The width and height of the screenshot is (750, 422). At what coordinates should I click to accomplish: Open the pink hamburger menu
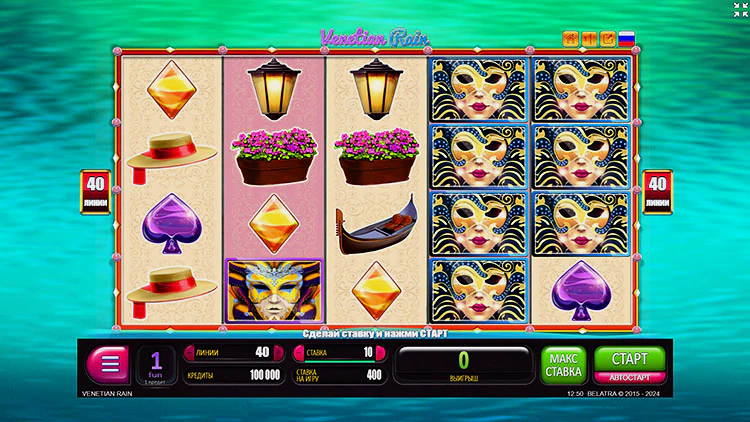click(108, 365)
